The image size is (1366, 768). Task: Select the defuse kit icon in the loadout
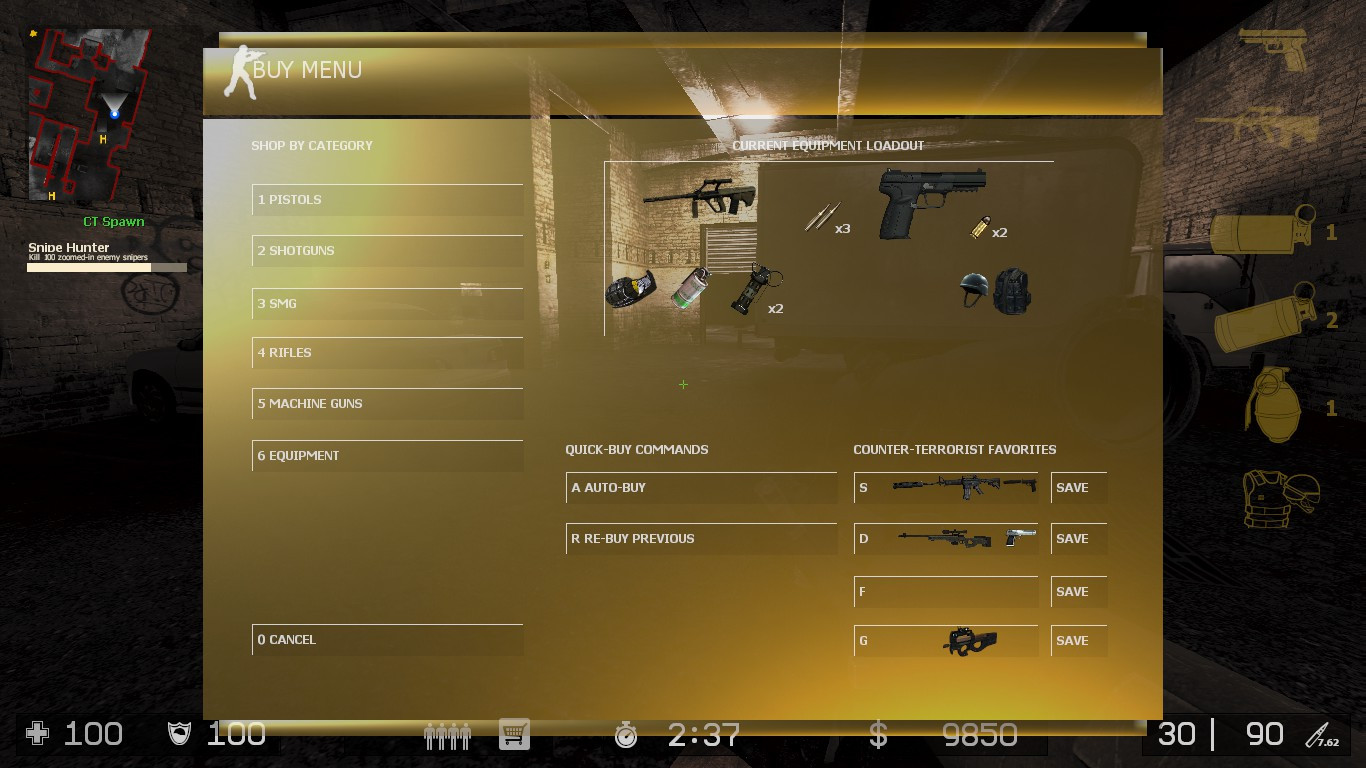pyautogui.click(x=633, y=290)
